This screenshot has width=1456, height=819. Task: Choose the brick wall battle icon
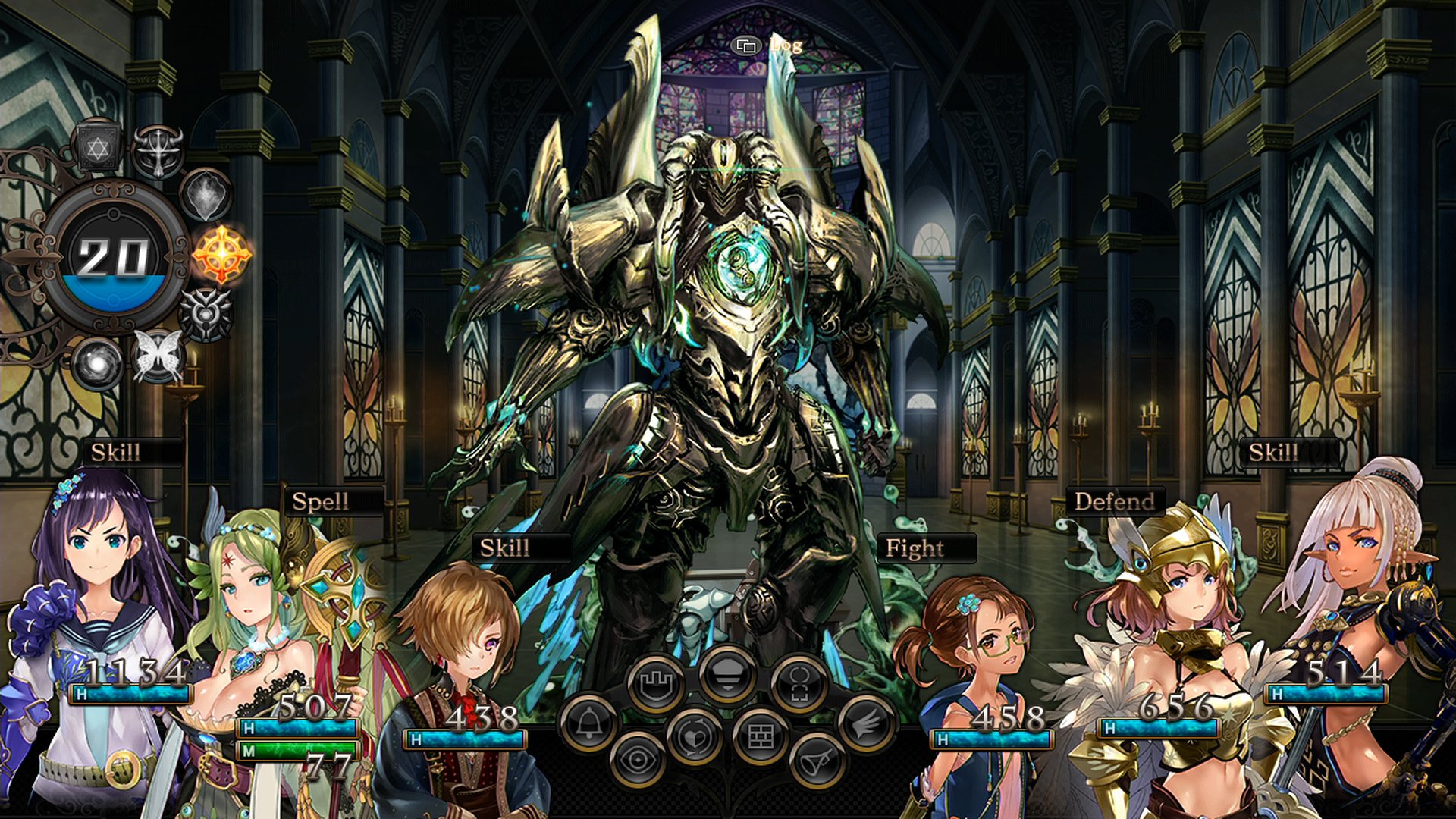tap(761, 736)
